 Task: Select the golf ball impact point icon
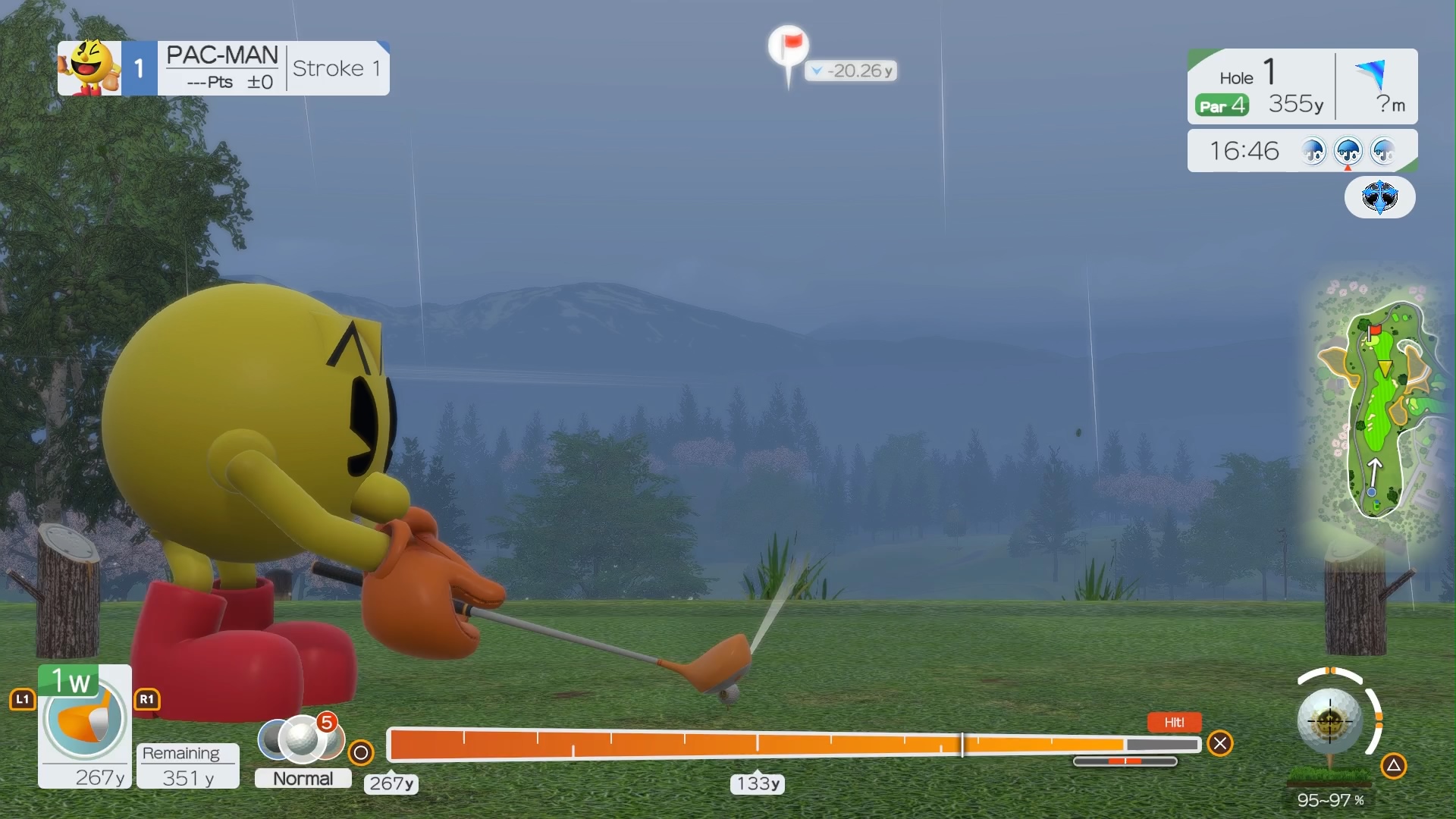[1329, 720]
